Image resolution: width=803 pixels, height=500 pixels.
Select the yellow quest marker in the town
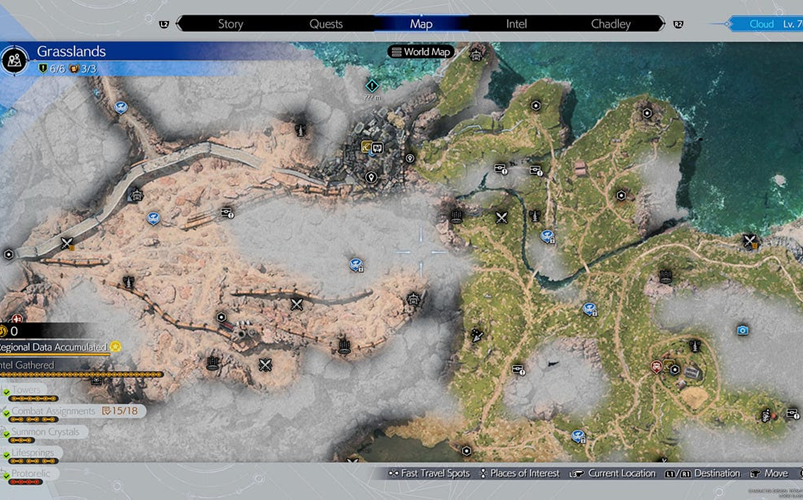click(368, 149)
